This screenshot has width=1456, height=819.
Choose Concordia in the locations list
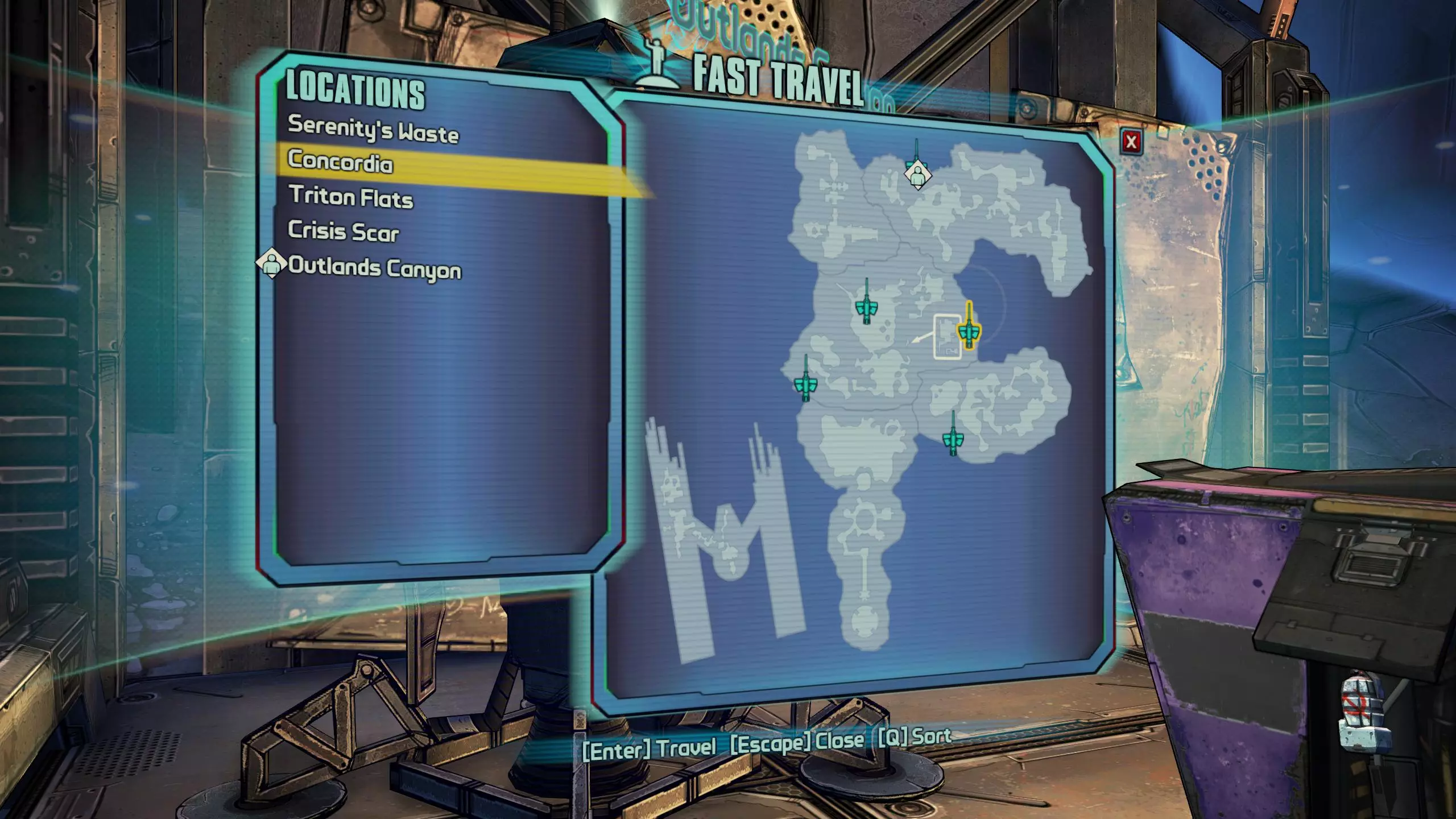coord(340,162)
